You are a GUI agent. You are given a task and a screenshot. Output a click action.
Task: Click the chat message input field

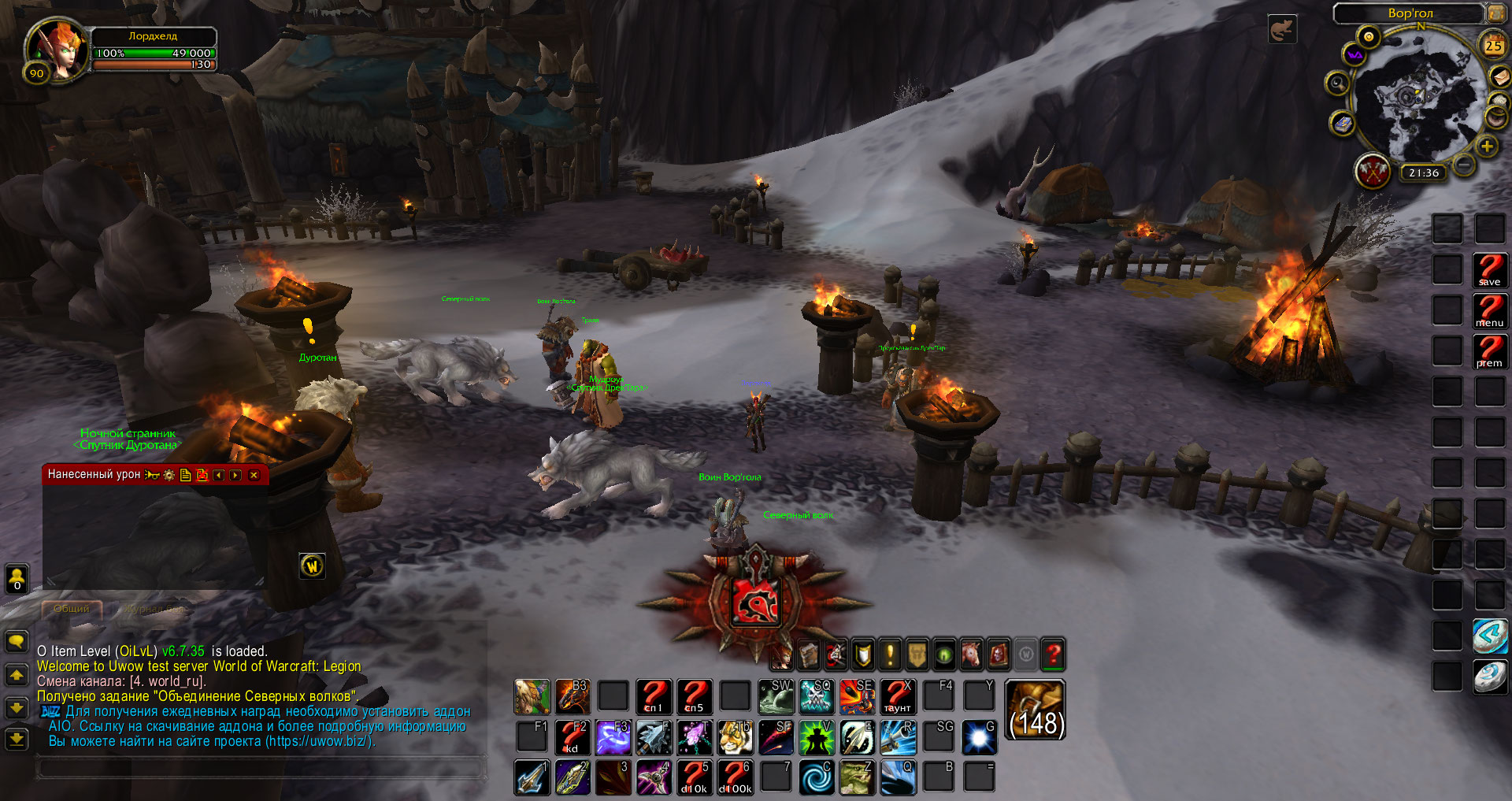click(x=260, y=766)
